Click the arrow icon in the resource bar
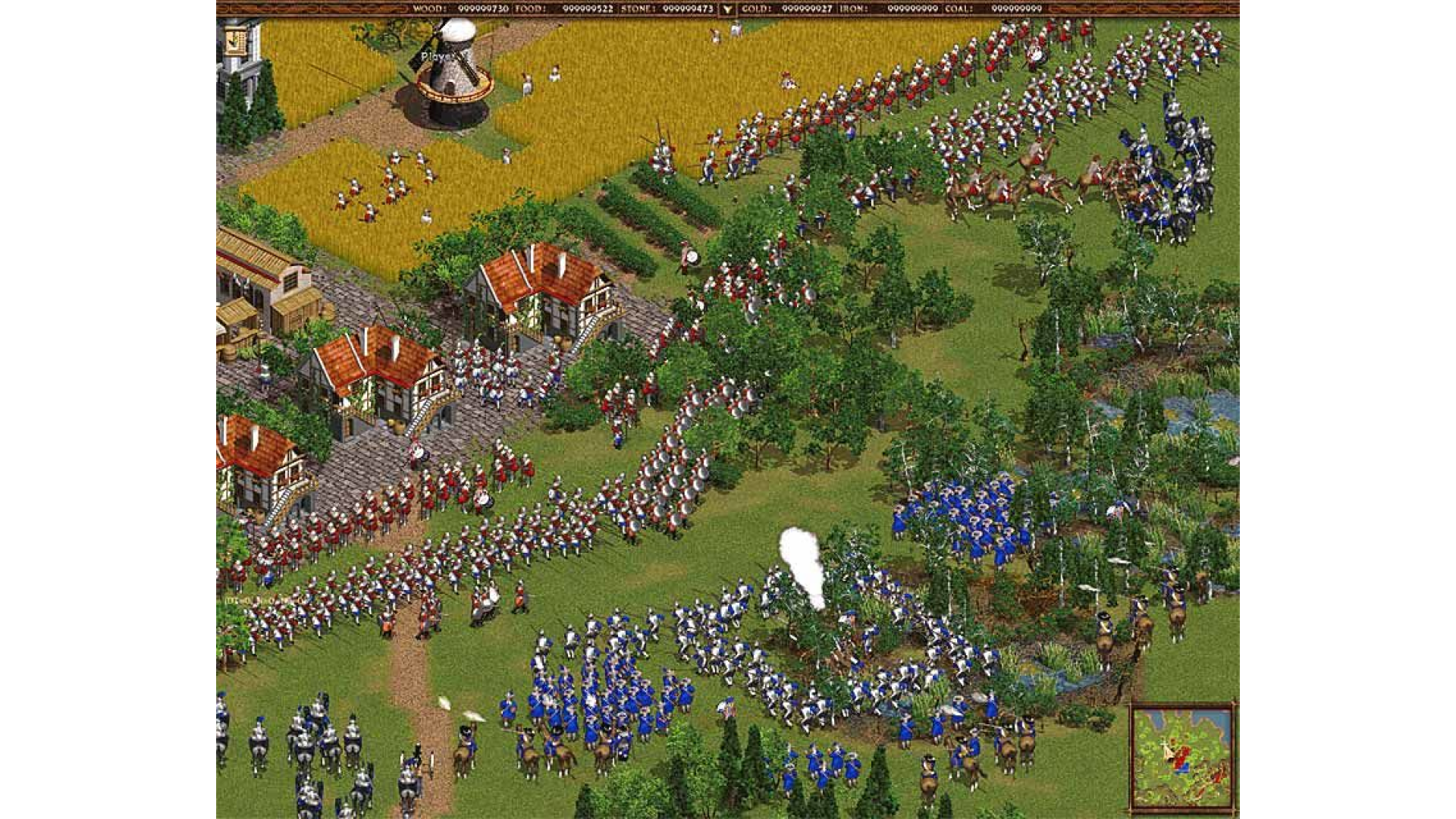 pos(726,8)
